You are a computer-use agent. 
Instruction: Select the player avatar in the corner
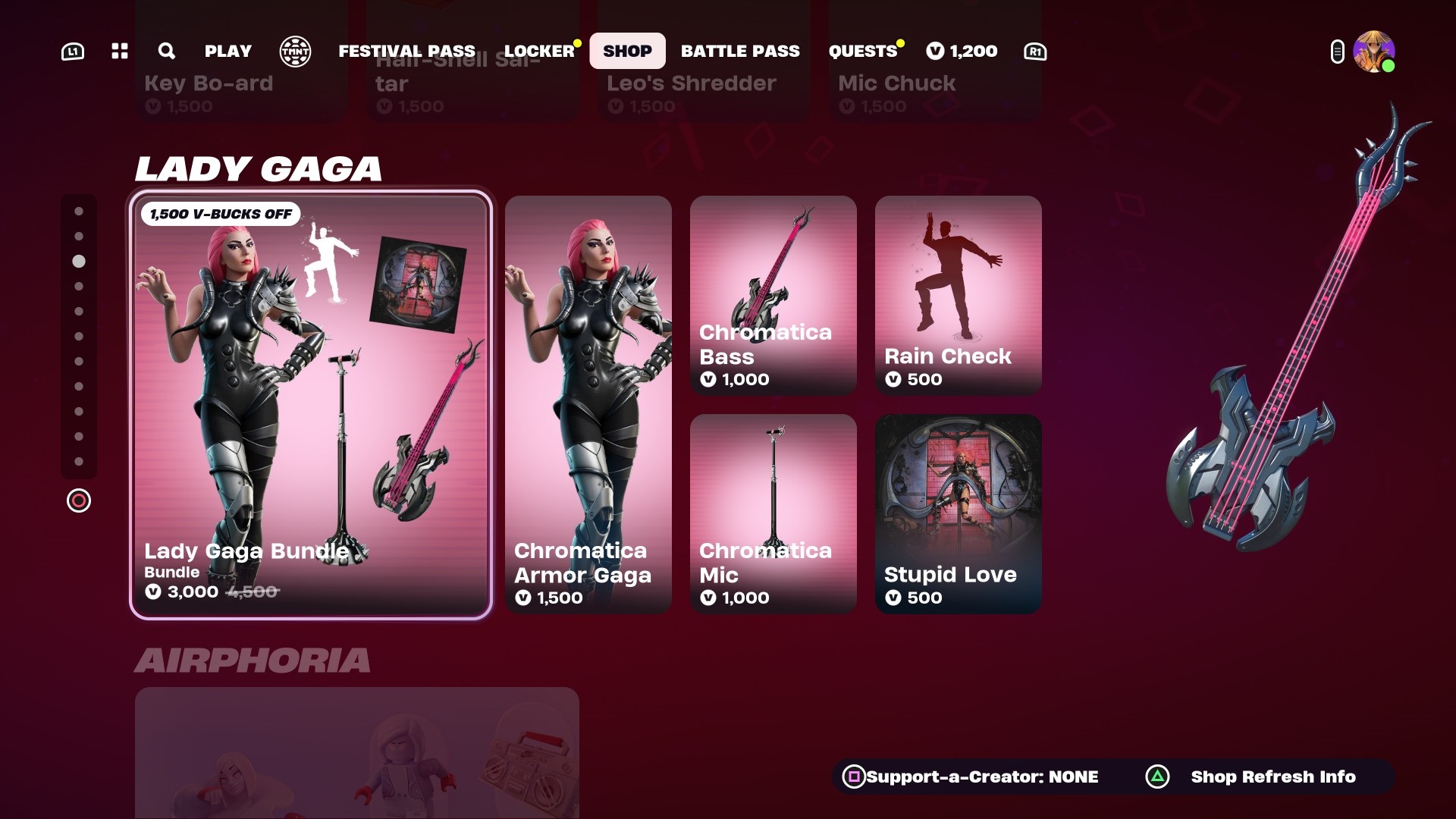pyautogui.click(x=1373, y=51)
